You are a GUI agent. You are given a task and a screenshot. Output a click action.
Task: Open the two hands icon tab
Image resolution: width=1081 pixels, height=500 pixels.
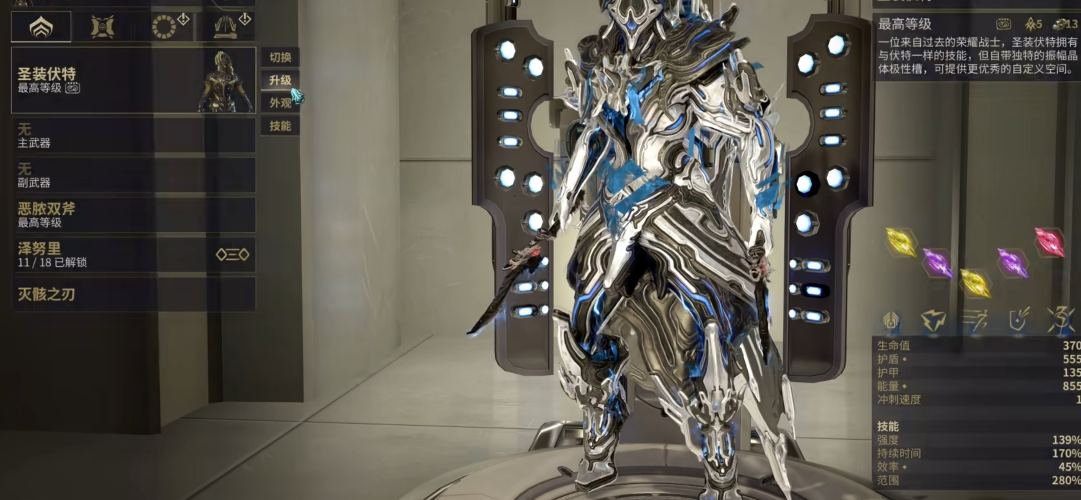225,27
